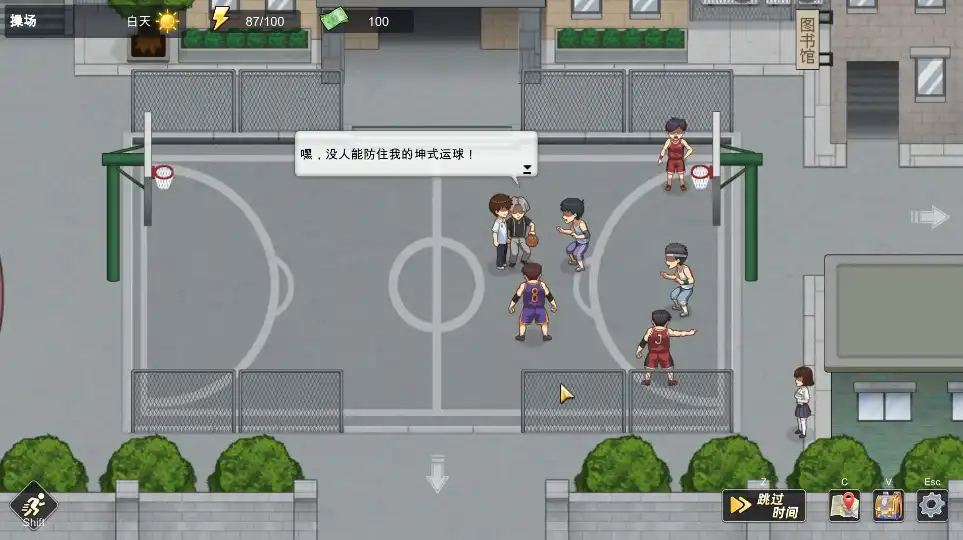Click the right-pointing exit arrow
963x540 pixels.
coord(929,216)
